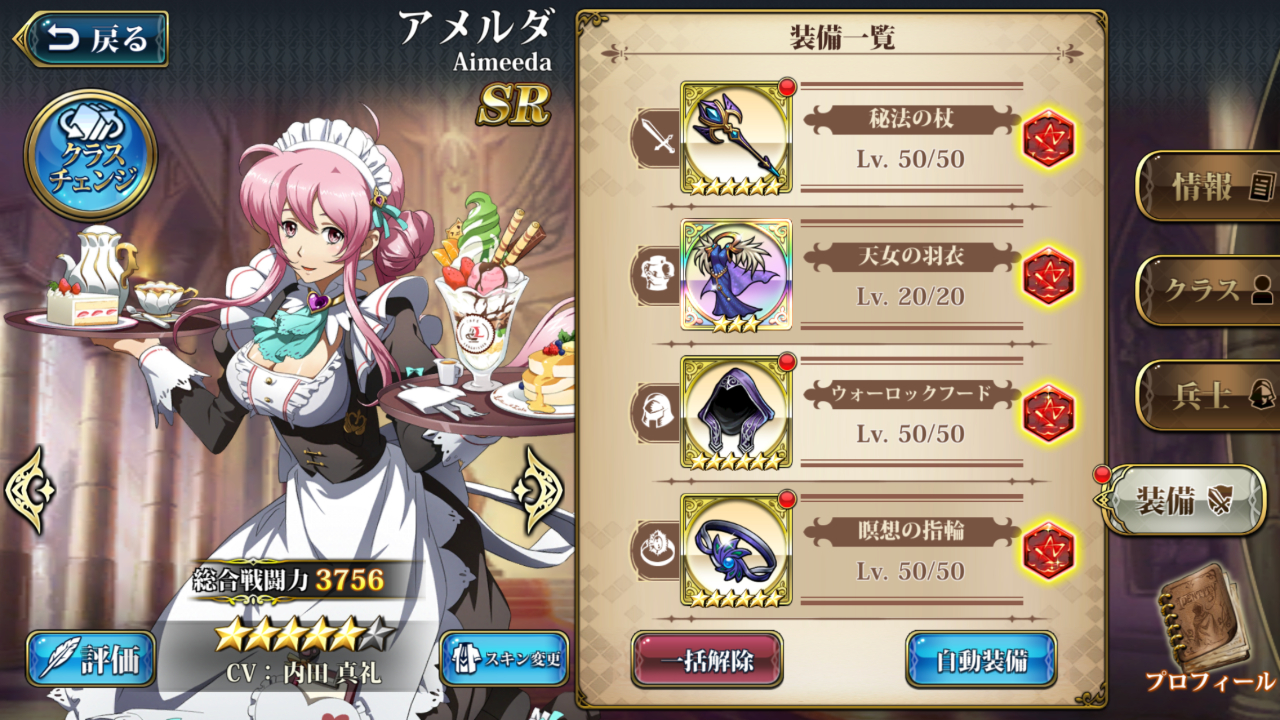Switch to the 兵士 soldier tab
The height and width of the screenshot is (720, 1280).
[x=1210, y=395]
